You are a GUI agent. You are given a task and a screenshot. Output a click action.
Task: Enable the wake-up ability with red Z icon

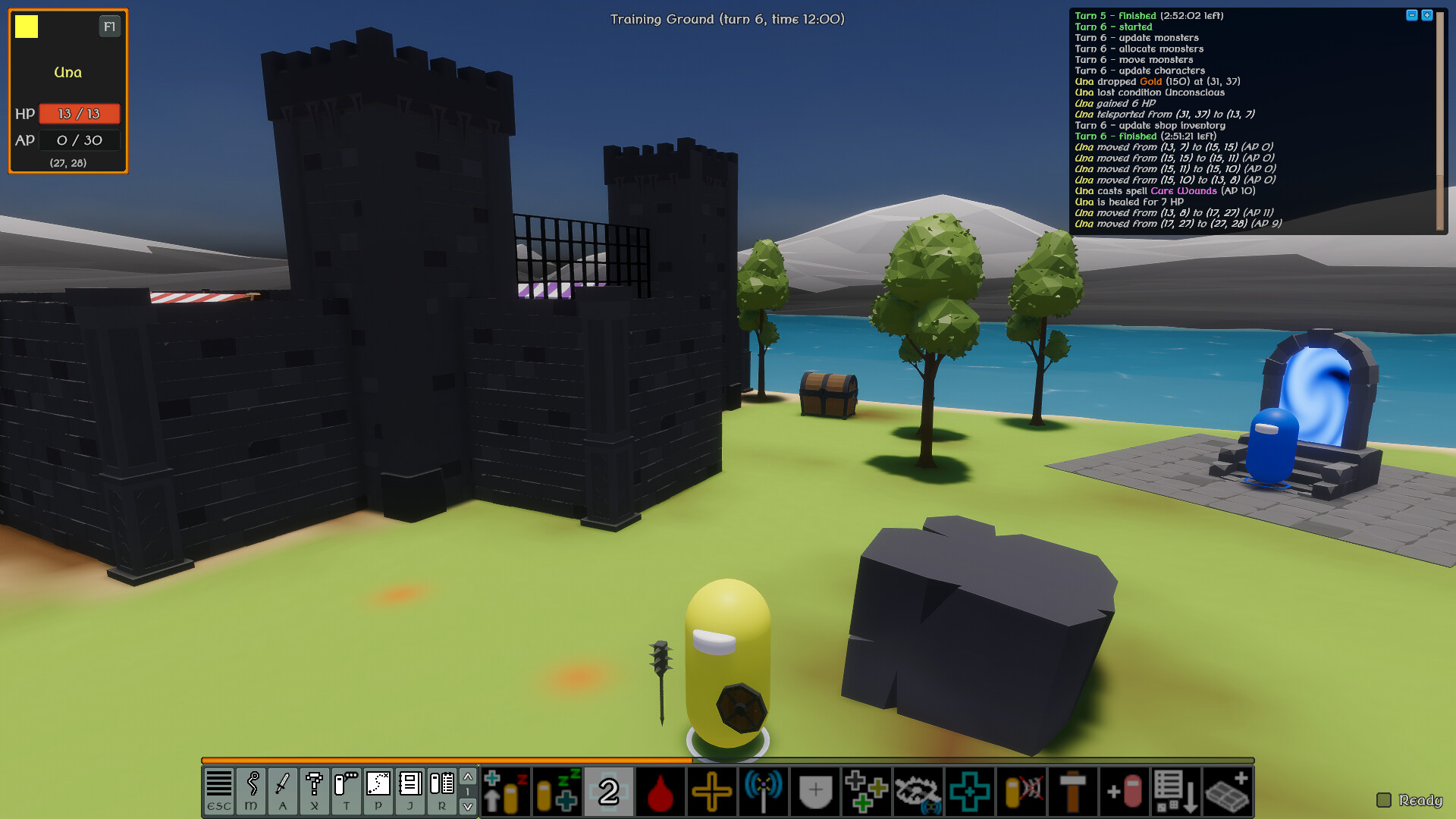pyautogui.click(x=505, y=791)
